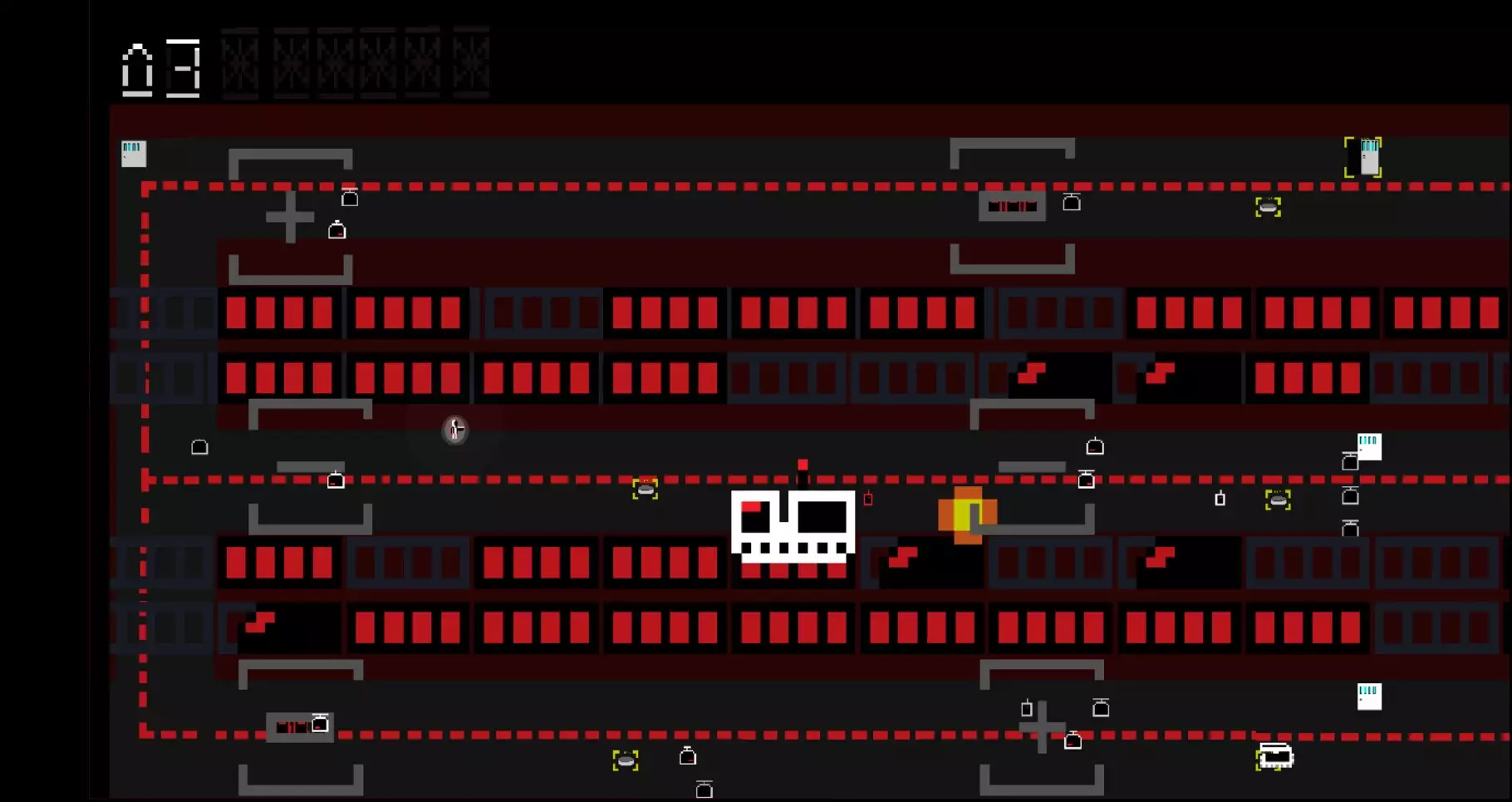Activate the yellow-highlighted item near the center laser
This screenshot has height=802, width=1512.
[646, 490]
